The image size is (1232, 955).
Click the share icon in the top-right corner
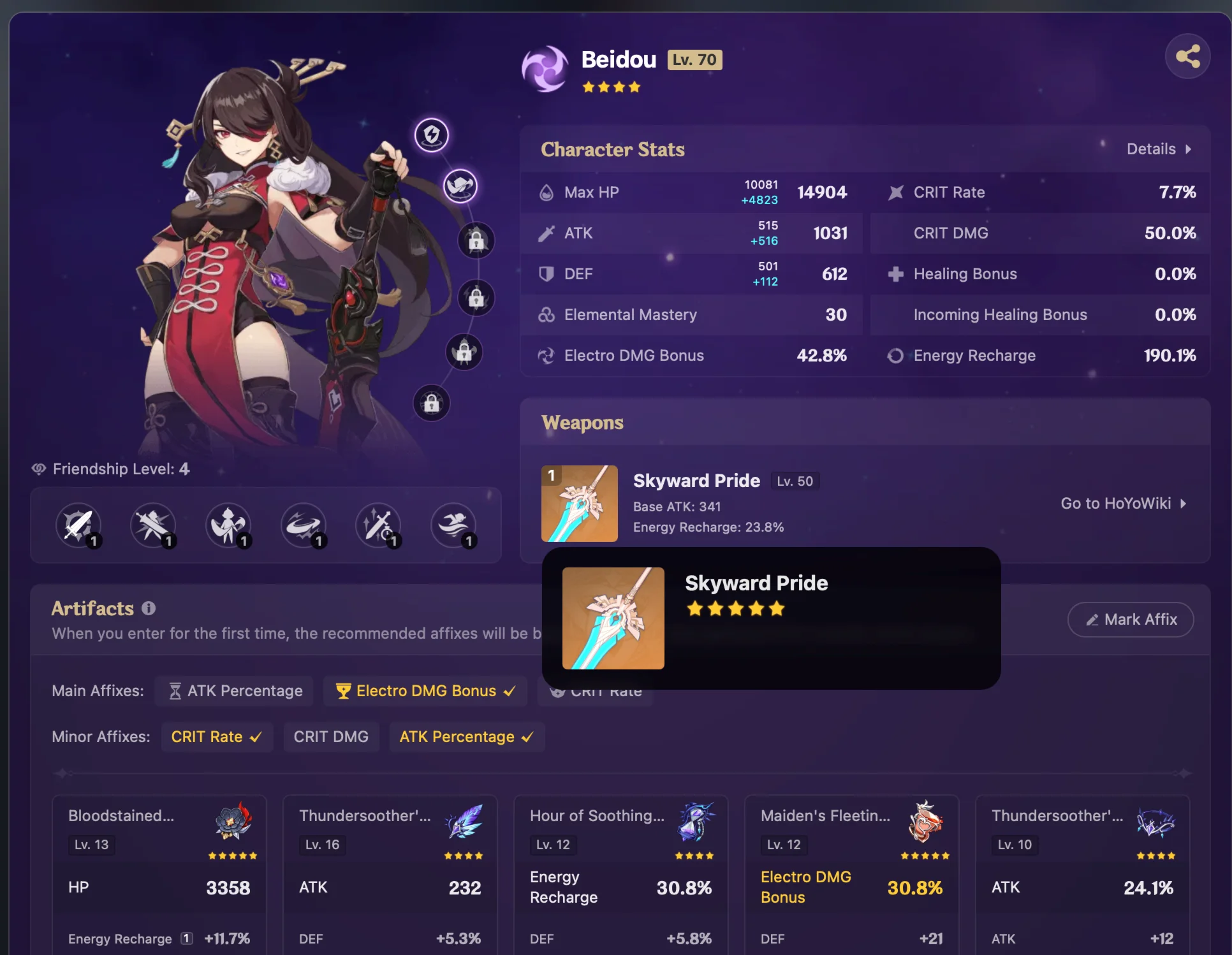click(x=1187, y=56)
